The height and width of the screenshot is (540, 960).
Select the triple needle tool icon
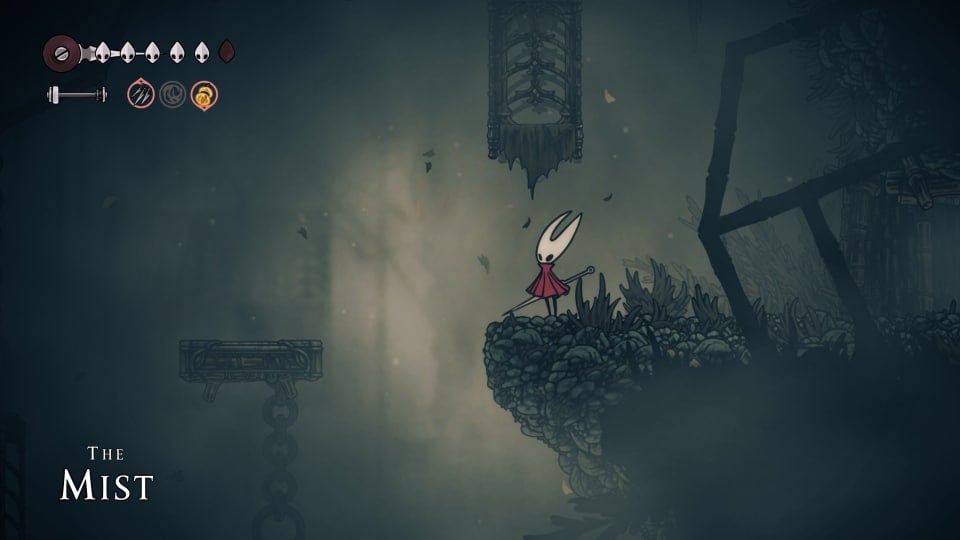coord(141,95)
